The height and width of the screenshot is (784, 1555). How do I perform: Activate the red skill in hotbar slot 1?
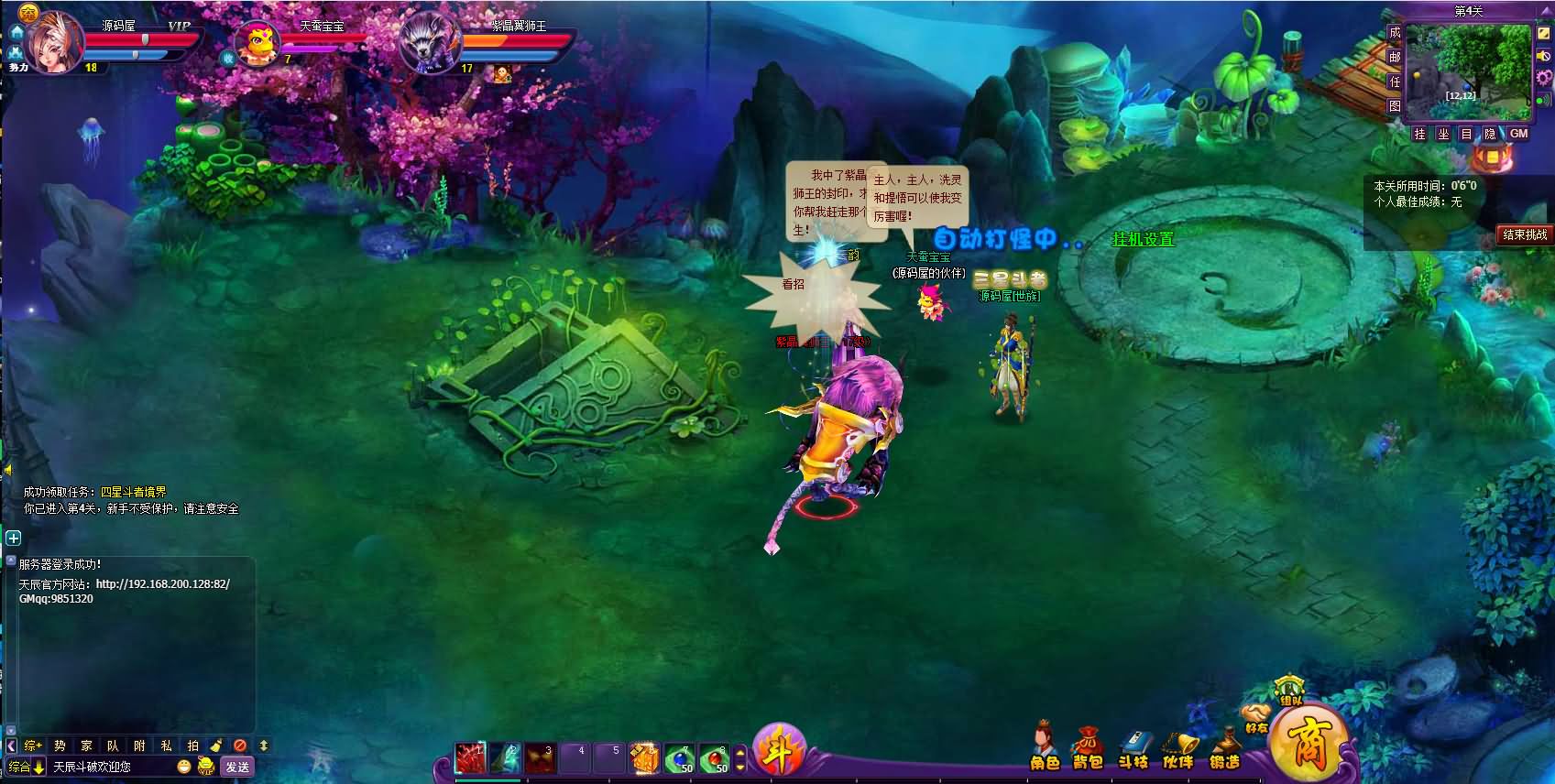pyautogui.click(x=471, y=758)
